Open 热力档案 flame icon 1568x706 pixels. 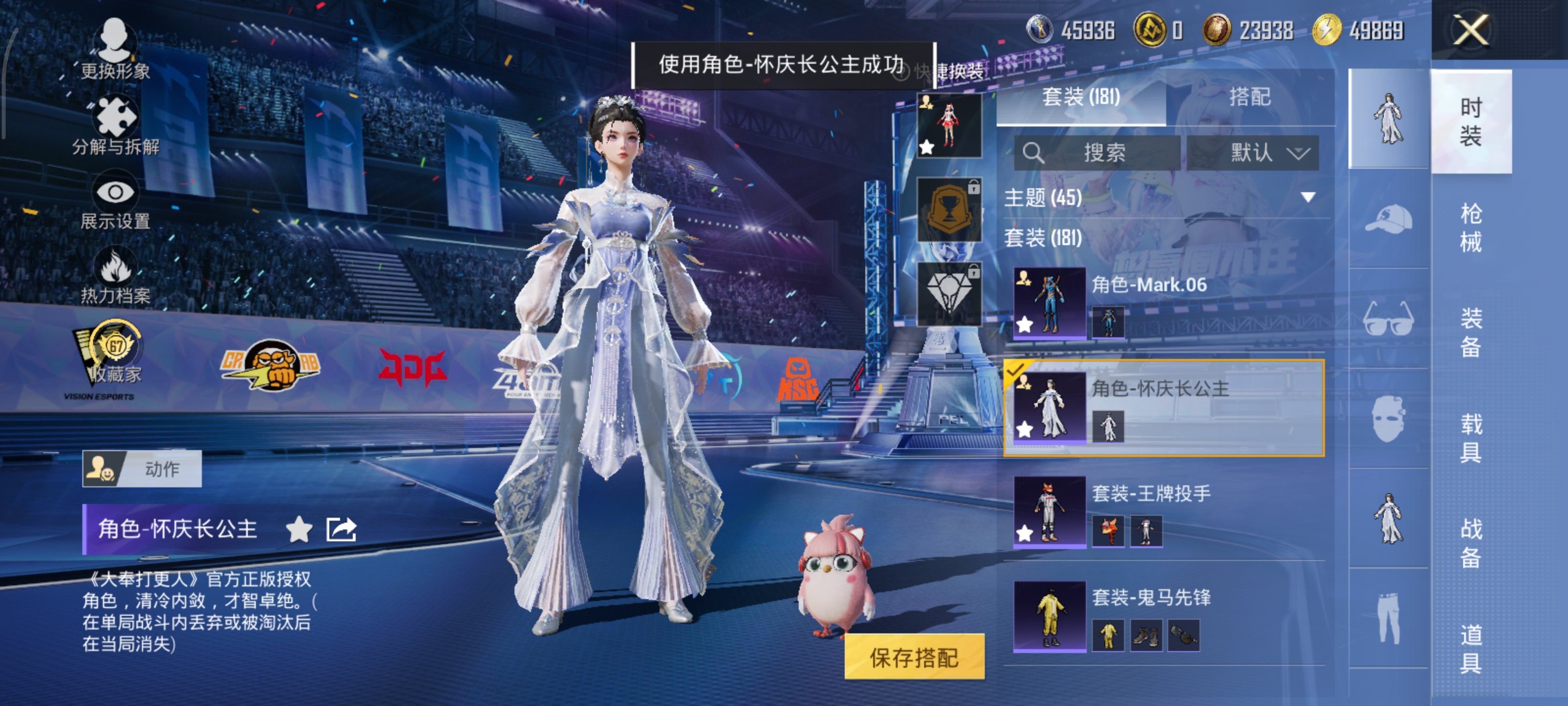(115, 276)
